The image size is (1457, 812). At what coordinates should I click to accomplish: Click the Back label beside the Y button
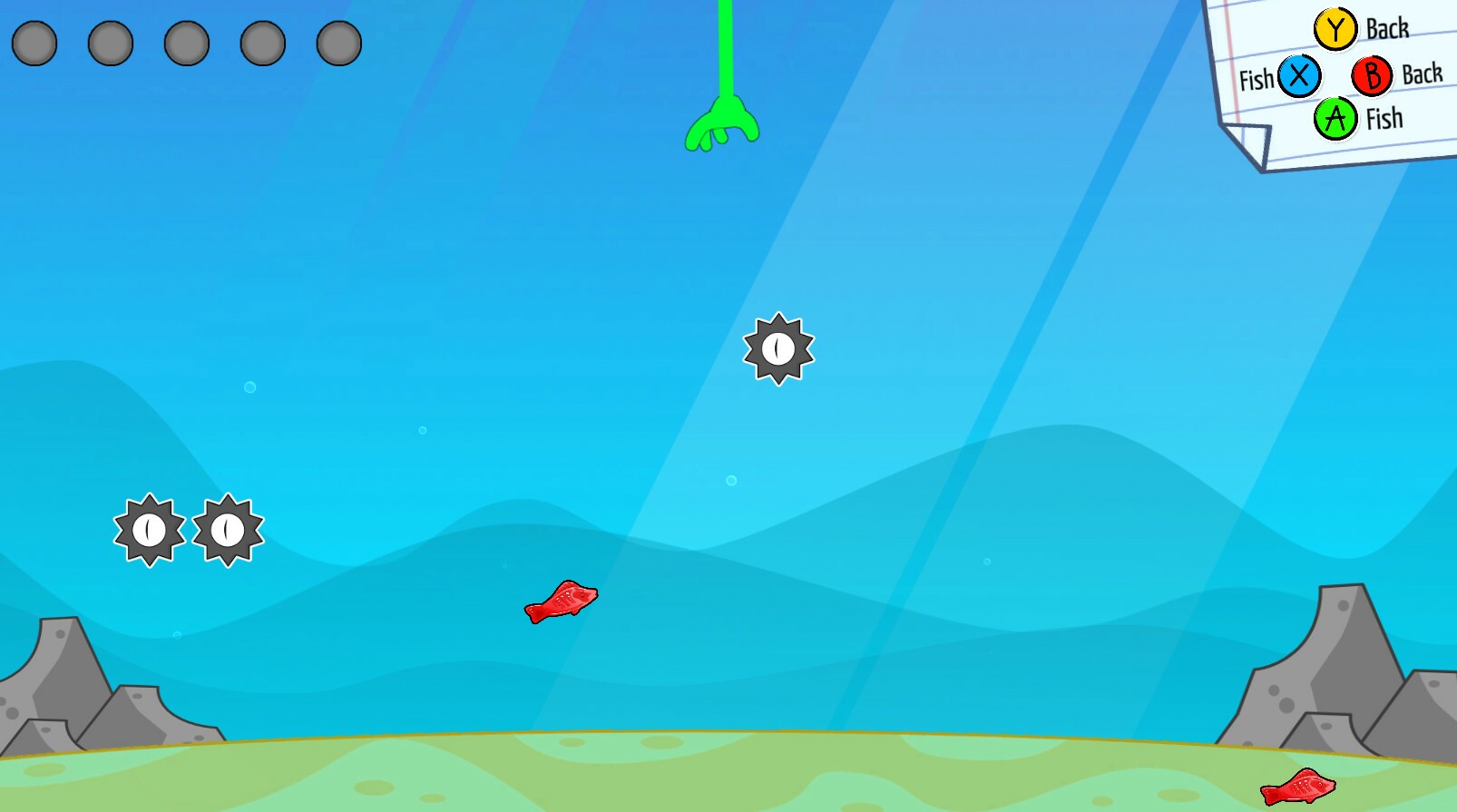(1385, 28)
